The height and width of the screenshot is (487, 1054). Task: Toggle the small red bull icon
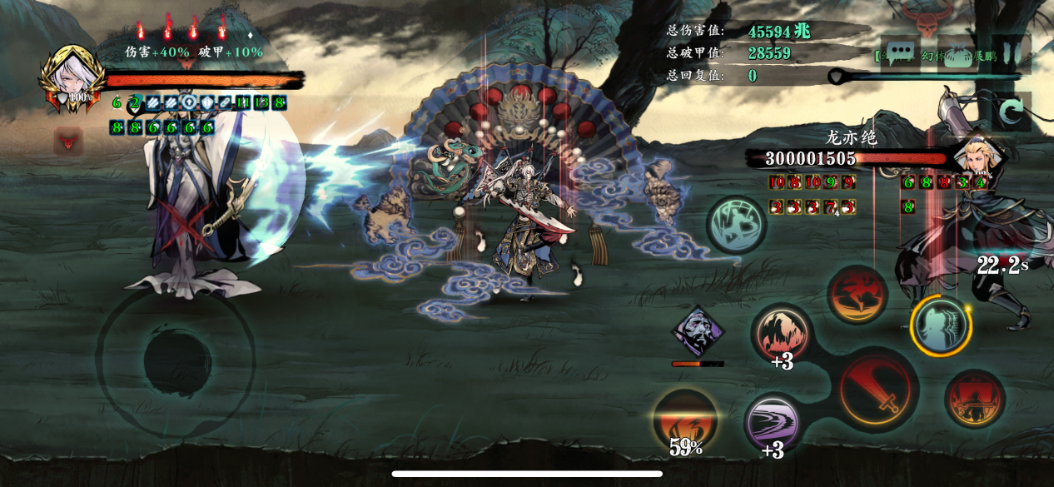[68, 142]
